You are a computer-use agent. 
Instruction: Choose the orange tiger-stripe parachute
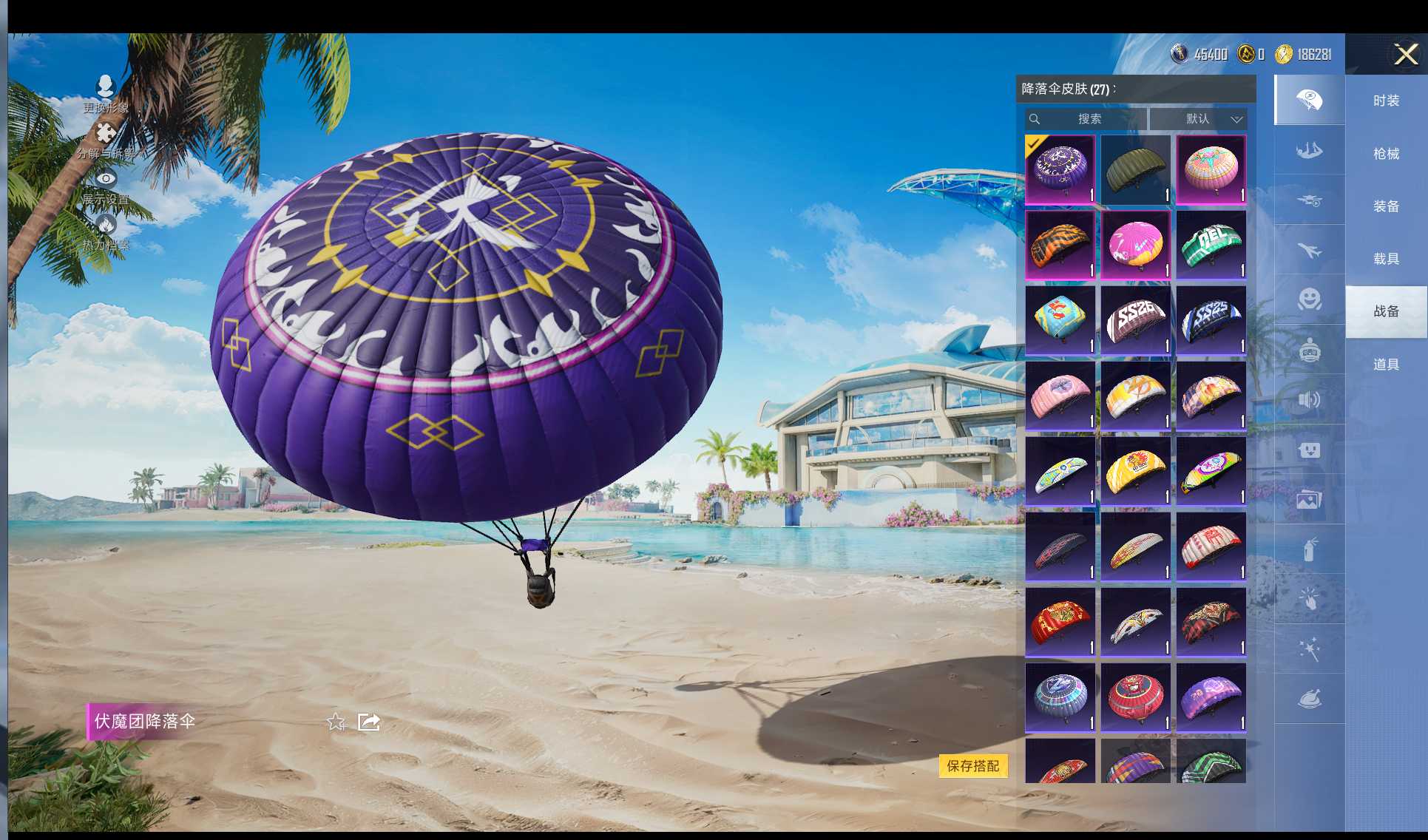pos(1060,245)
